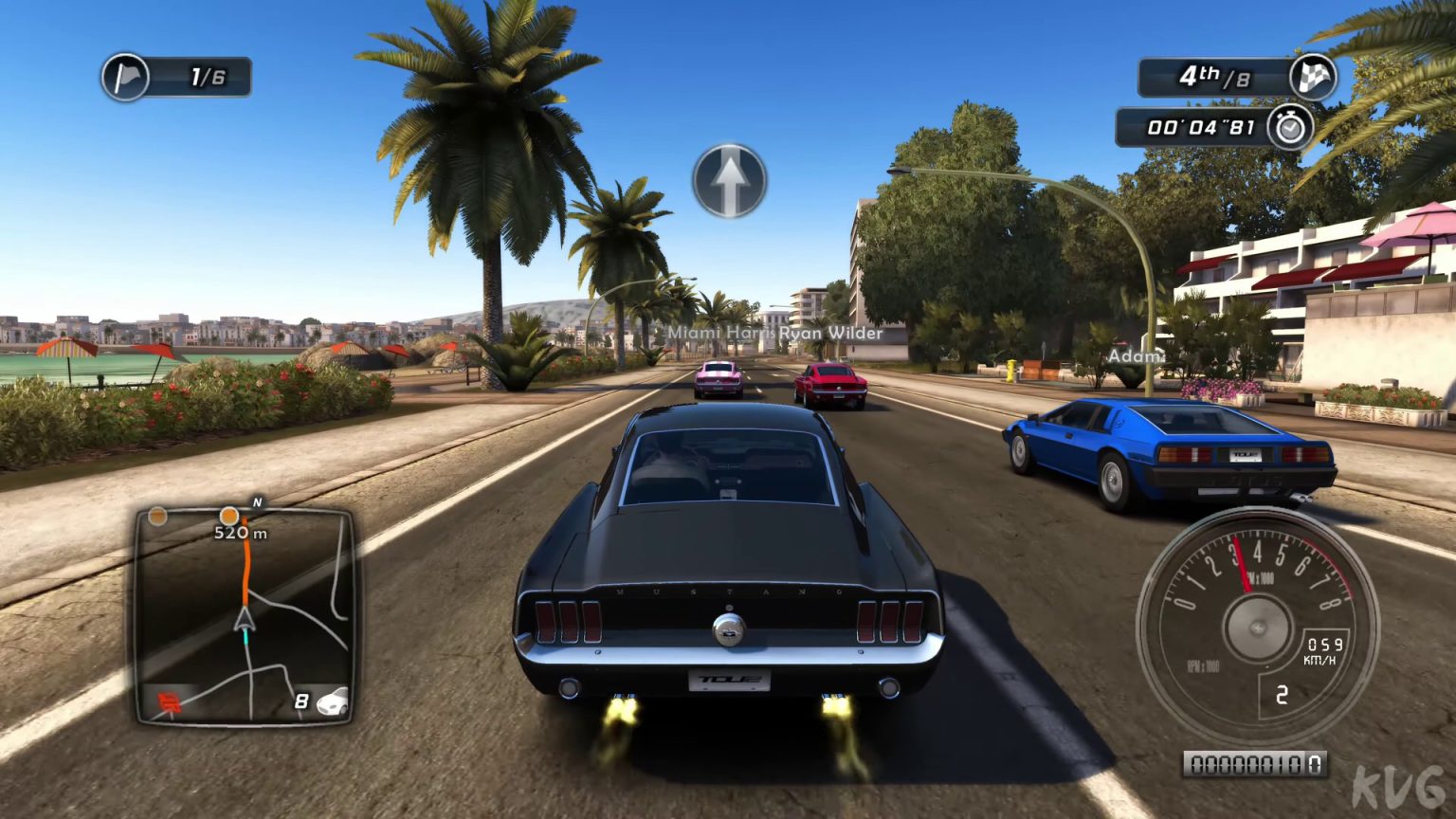Toggle the gear indicator showing 2
The image size is (1456, 819).
pyautogui.click(x=1284, y=695)
